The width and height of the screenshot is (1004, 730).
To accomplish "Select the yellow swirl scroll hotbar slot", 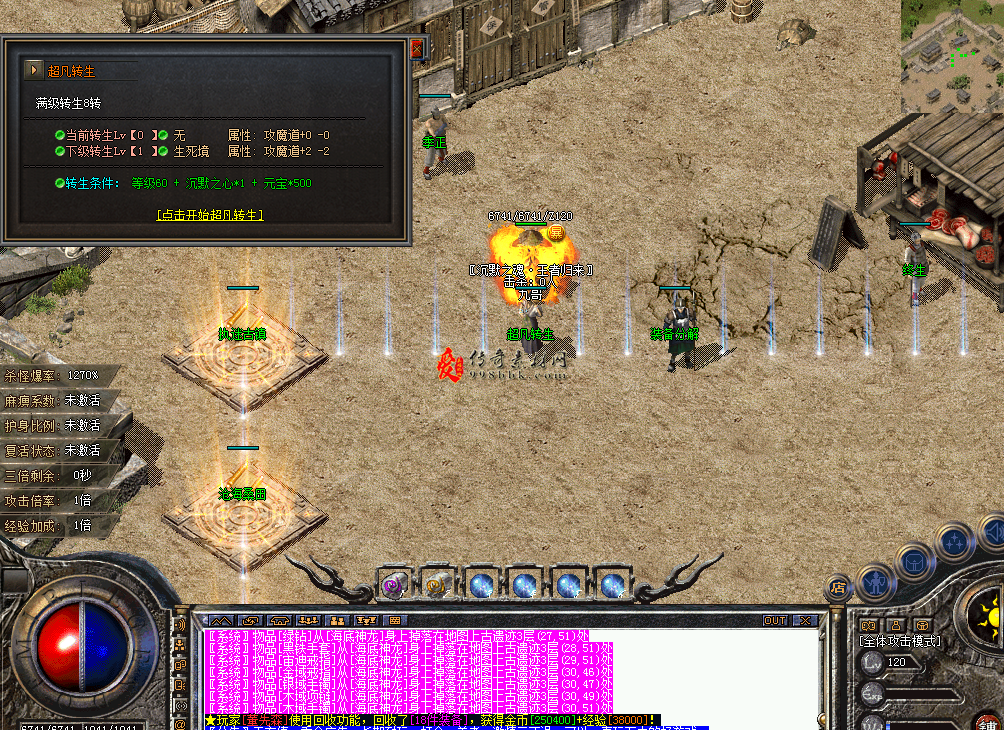I will pyautogui.click(x=436, y=584).
